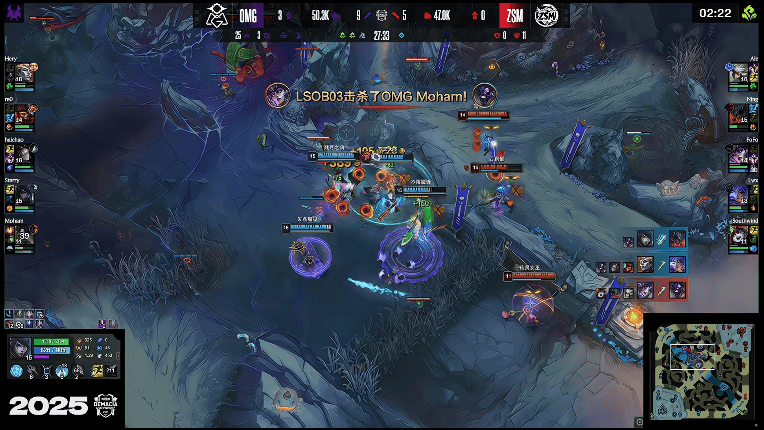This screenshot has width=764, height=430.
Task: Click the OMG team logo on scoreboard
Action: click(x=217, y=15)
